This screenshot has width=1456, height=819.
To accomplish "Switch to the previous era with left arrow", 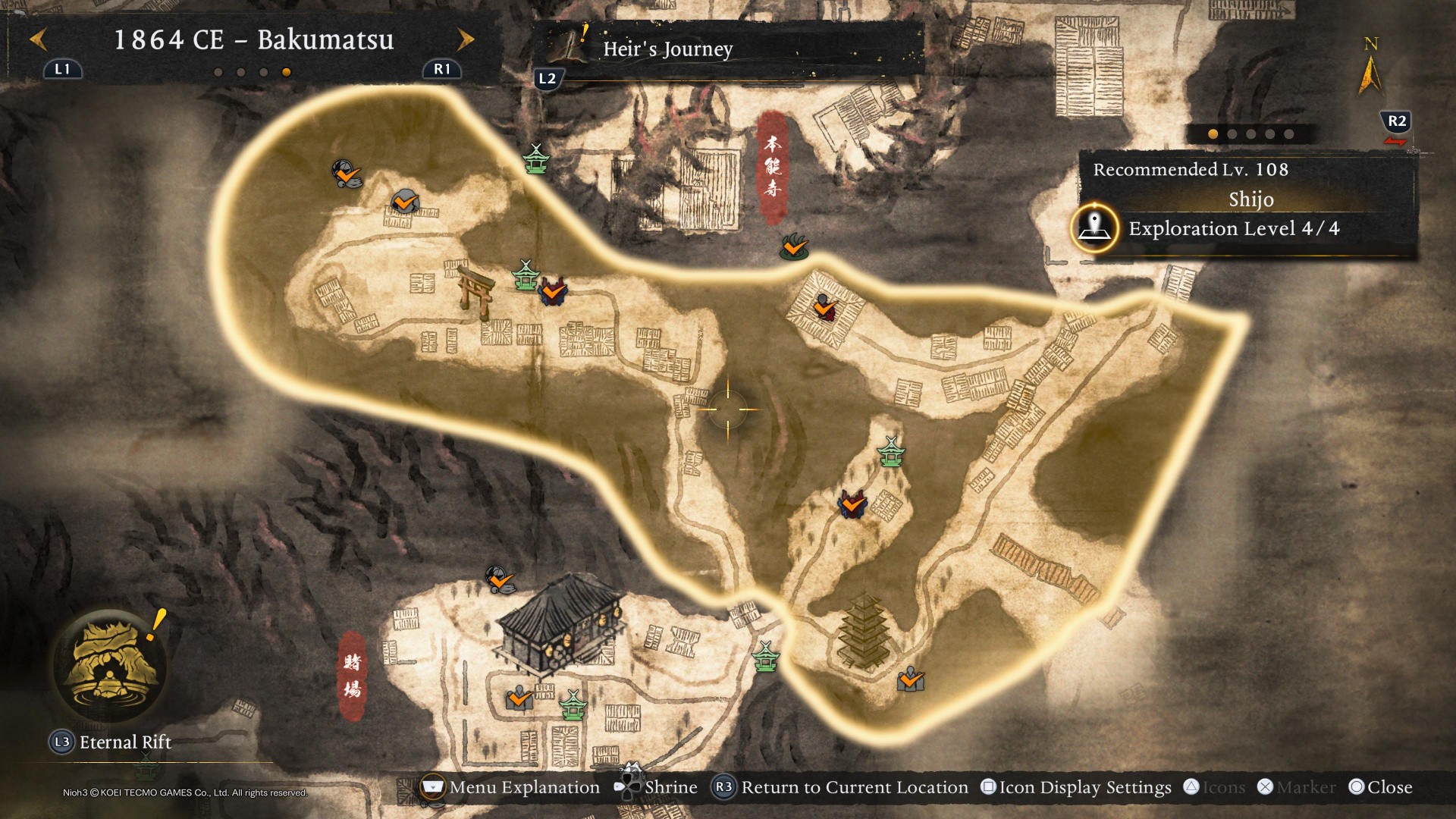I will pos(38,39).
